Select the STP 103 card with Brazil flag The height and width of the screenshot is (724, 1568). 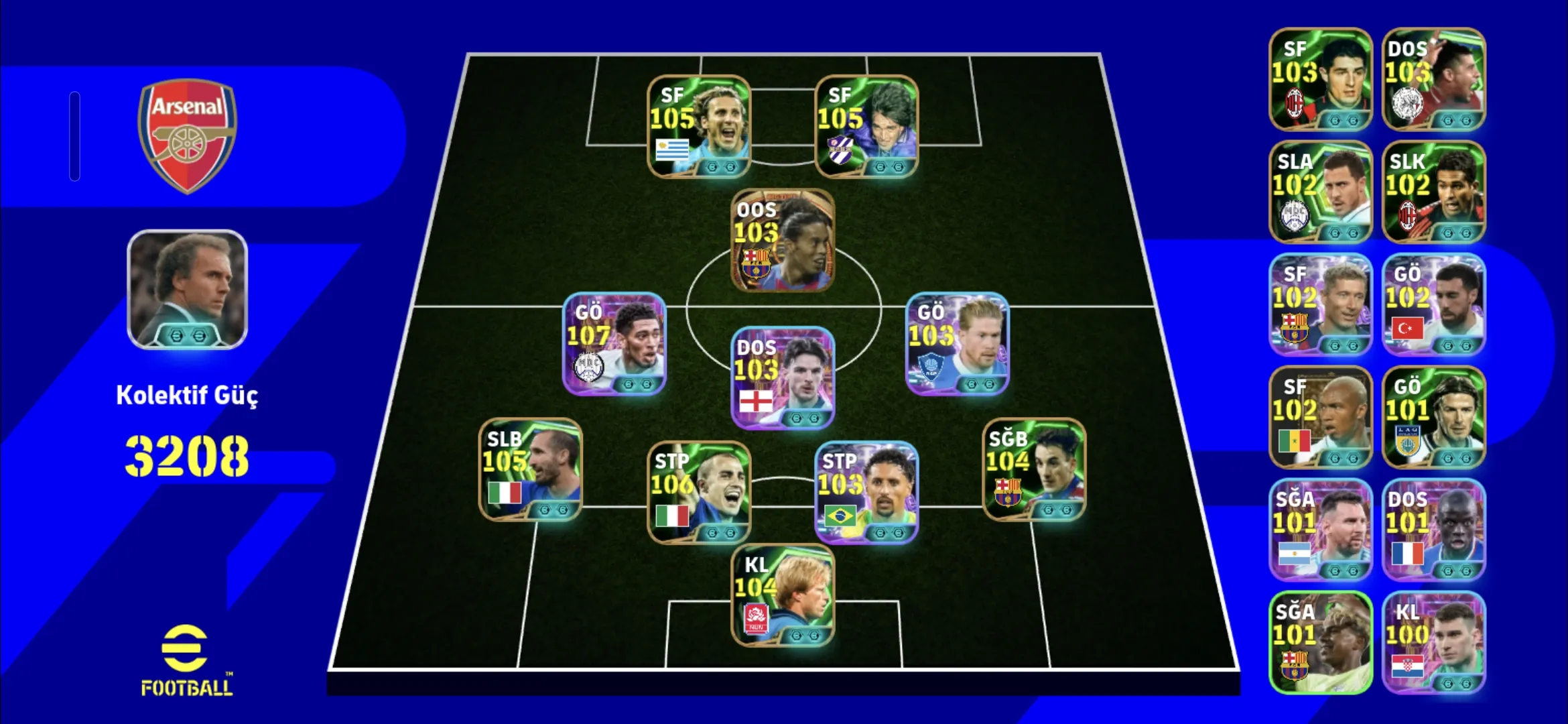pyautogui.click(x=866, y=492)
